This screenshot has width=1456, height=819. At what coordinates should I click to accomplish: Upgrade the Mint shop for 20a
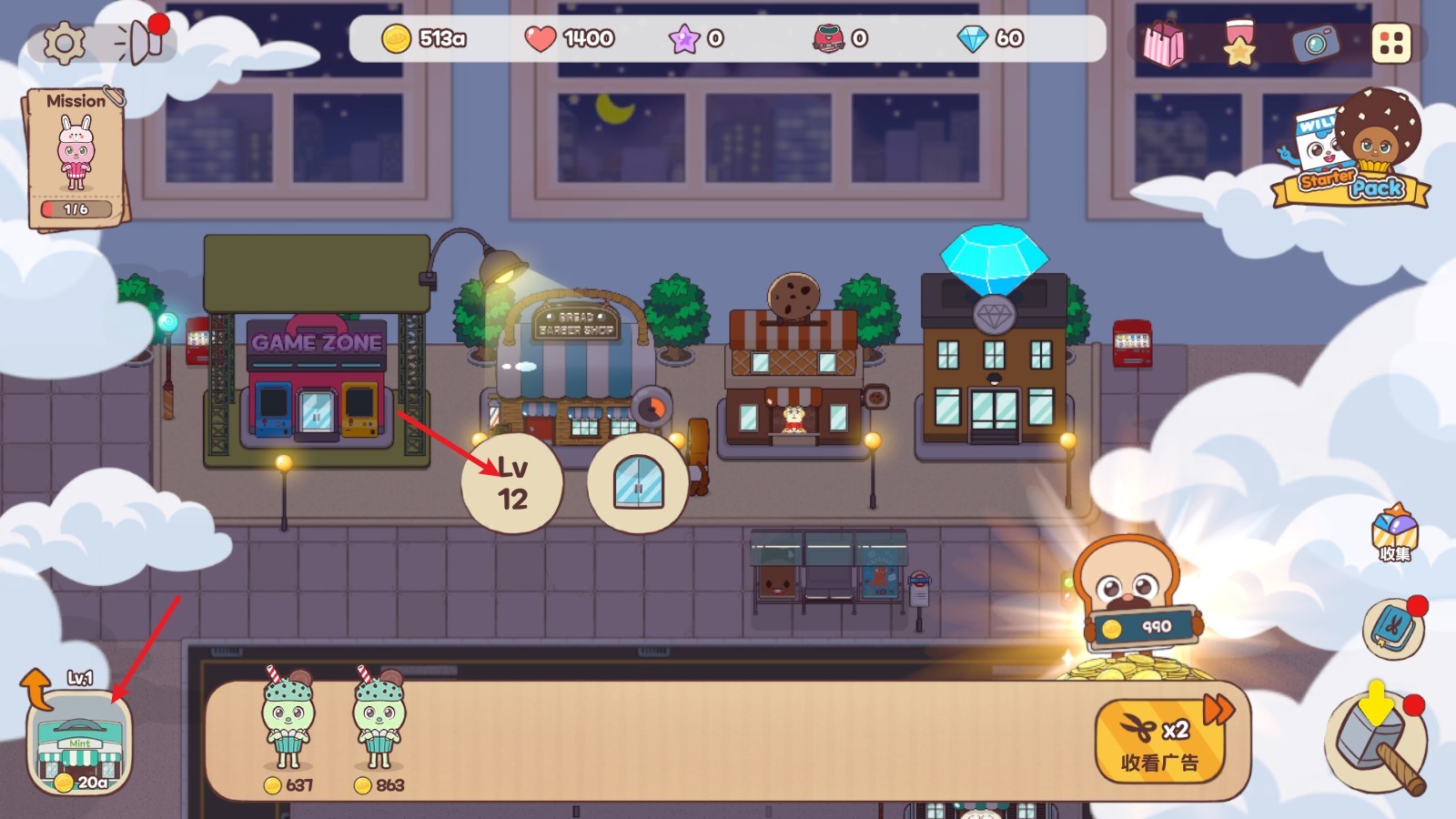coord(79,743)
